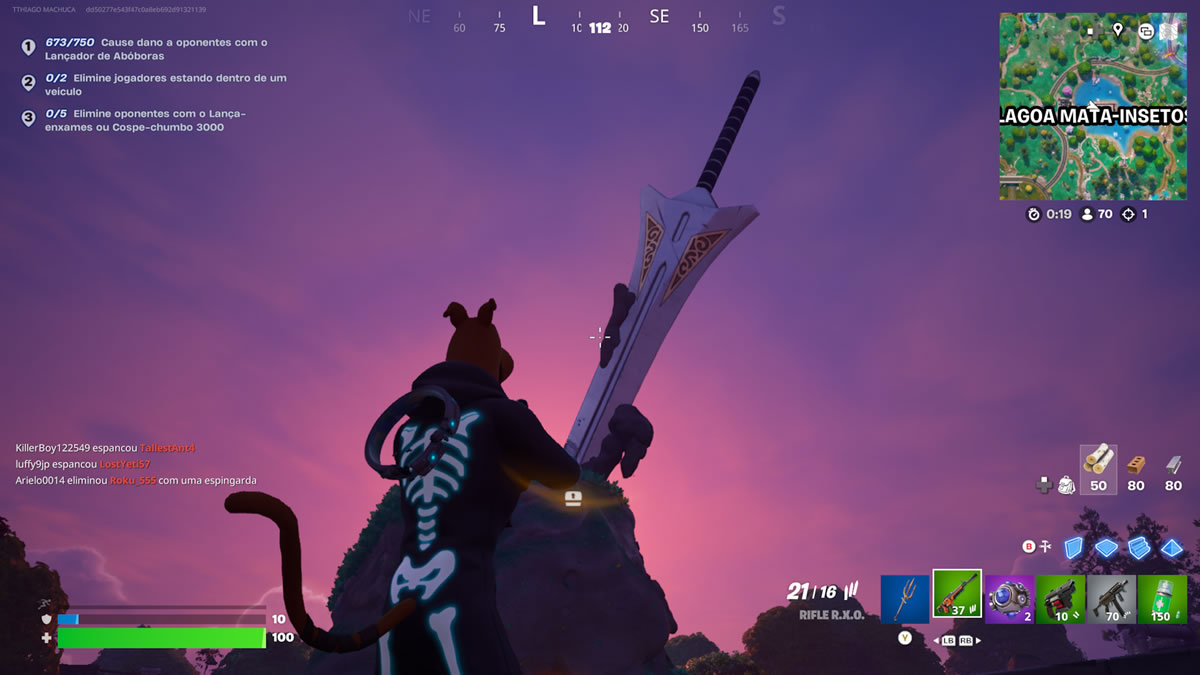Screen dimensions: 1200x675
Task: Choose the wood building material
Action: coord(1098,468)
